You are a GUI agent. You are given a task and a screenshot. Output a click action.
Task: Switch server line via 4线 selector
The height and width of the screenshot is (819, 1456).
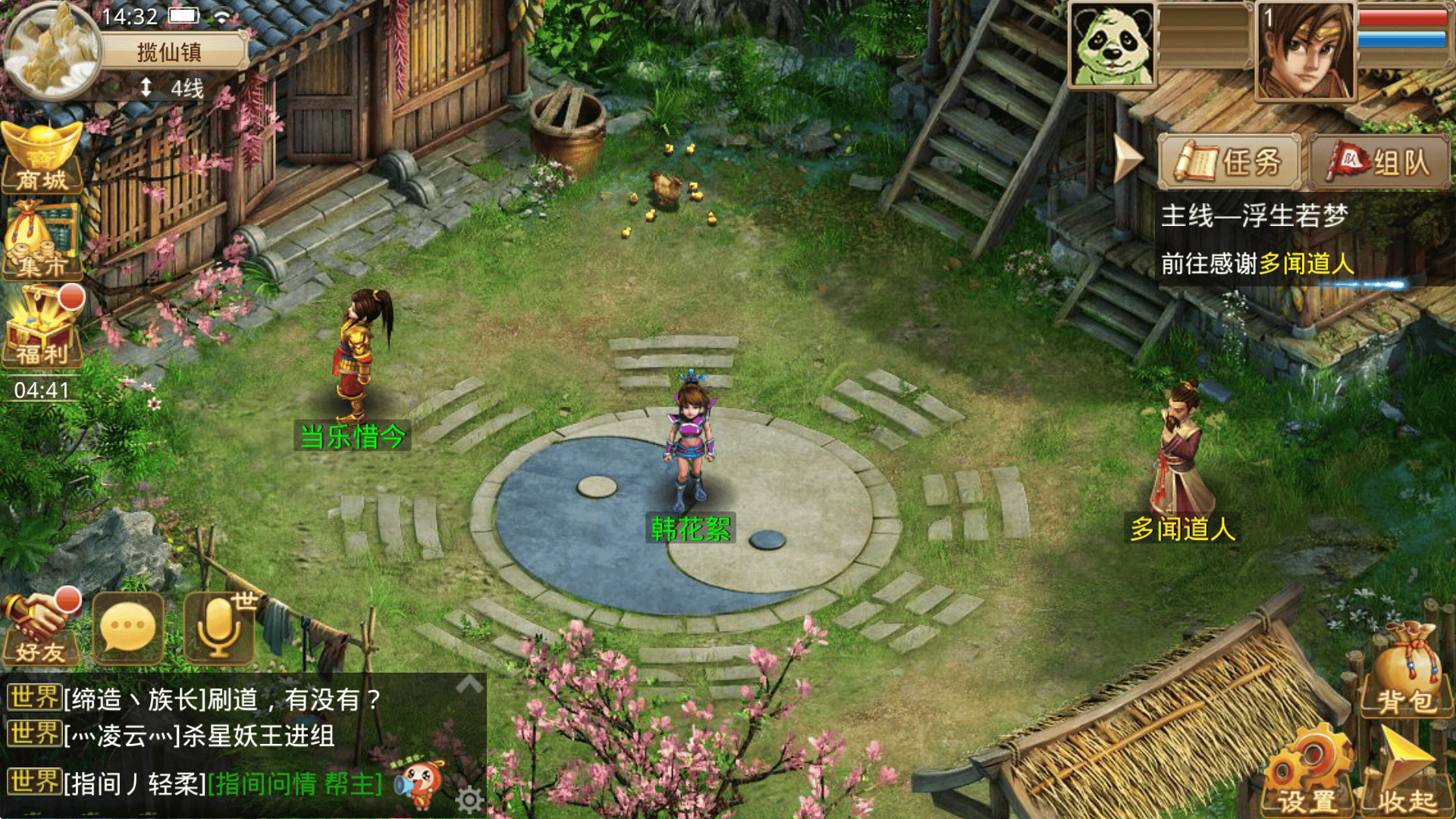tap(173, 89)
